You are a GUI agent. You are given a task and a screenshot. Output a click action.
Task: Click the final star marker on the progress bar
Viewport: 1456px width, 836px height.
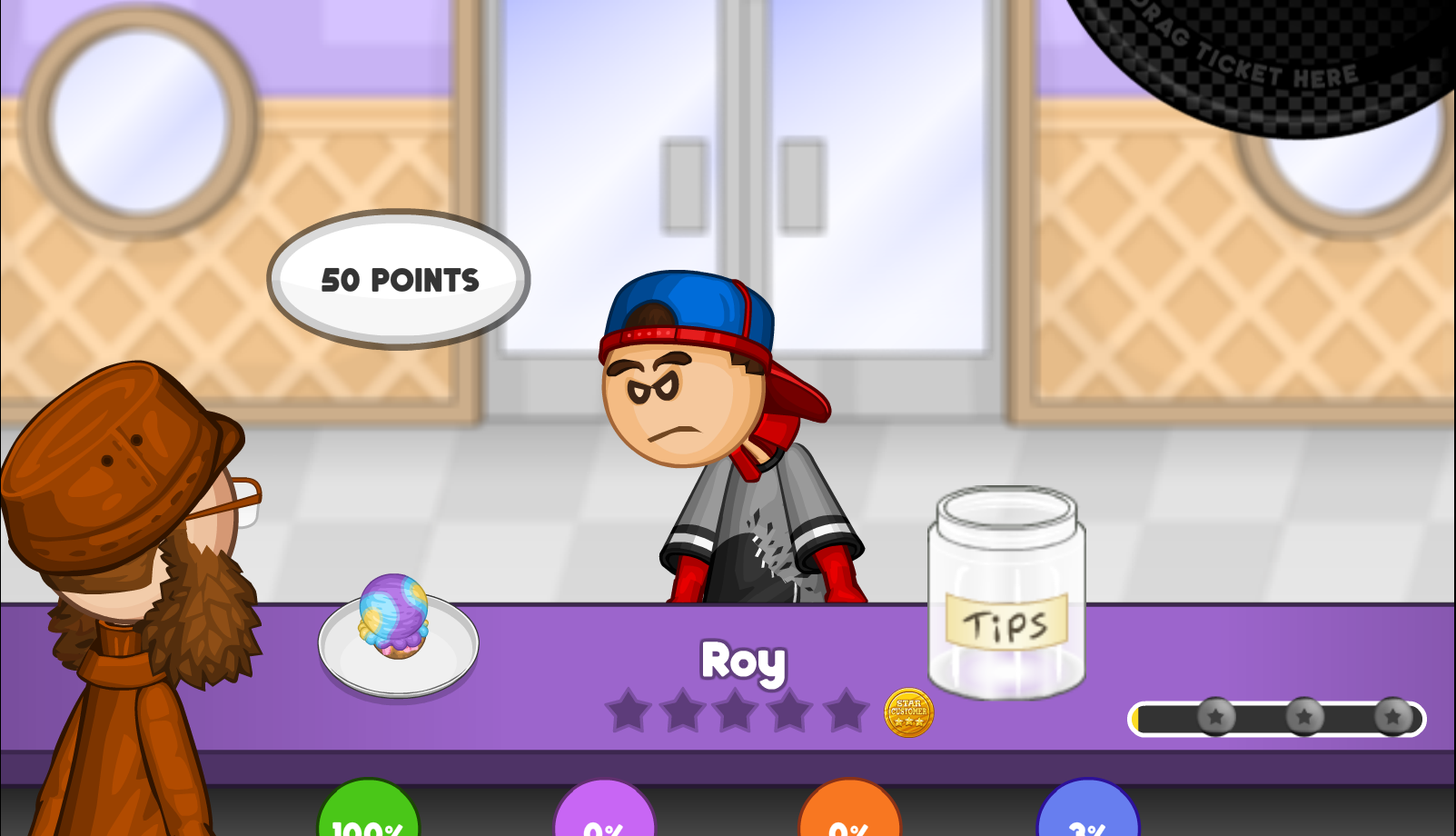1392,718
